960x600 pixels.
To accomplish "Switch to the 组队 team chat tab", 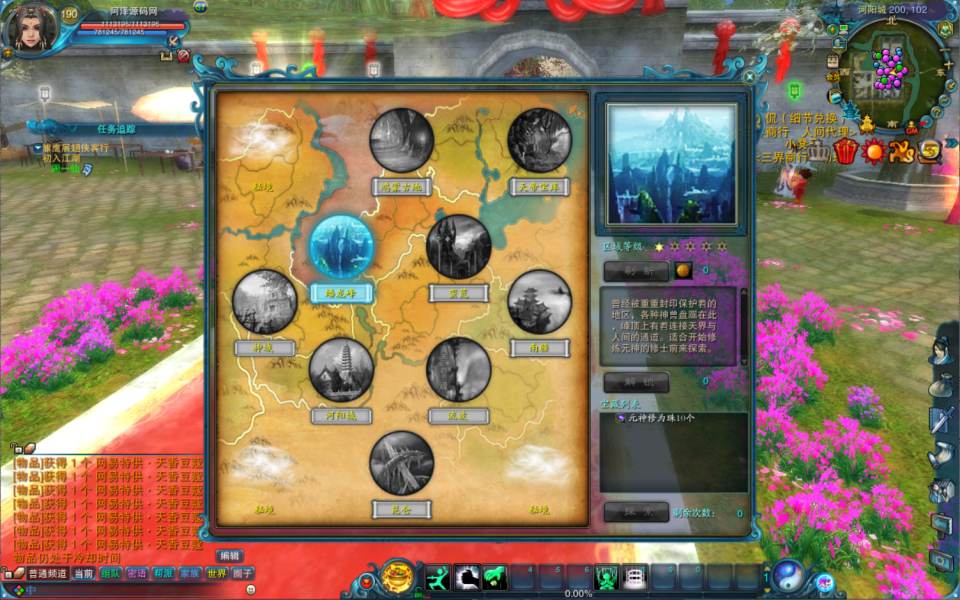I will pyautogui.click(x=110, y=573).
